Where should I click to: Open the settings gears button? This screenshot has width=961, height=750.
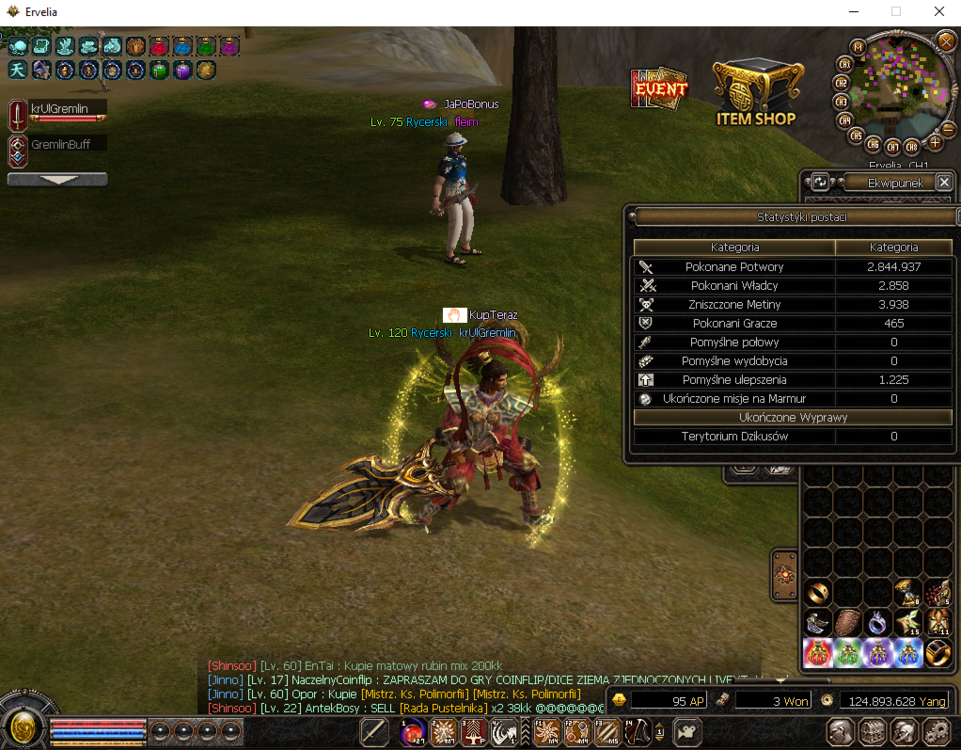coord(935,731)
